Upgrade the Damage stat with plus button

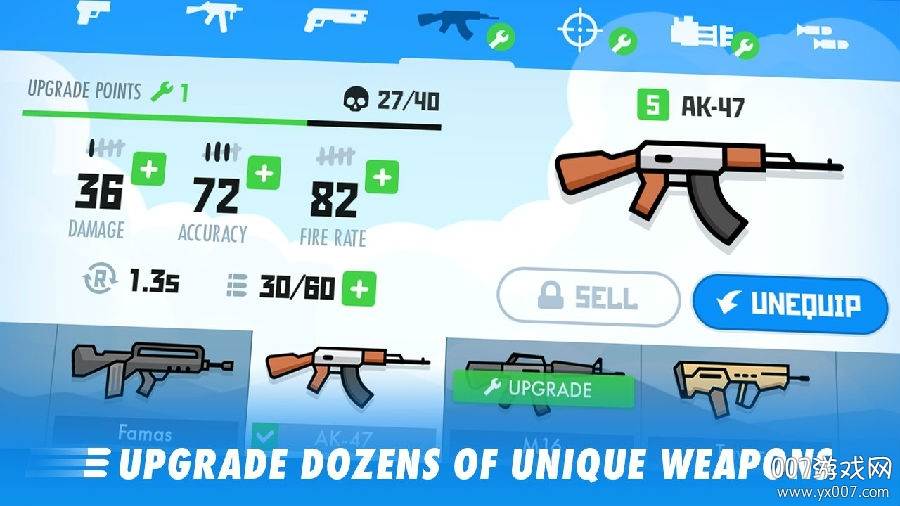pyautogui.click(x=147, y=169)
